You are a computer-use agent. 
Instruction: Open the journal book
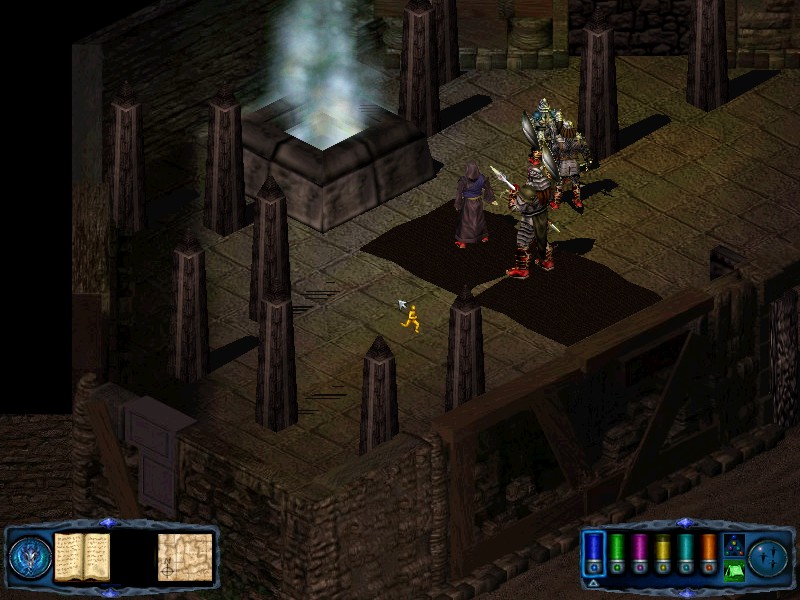click(x=81, y=556)
